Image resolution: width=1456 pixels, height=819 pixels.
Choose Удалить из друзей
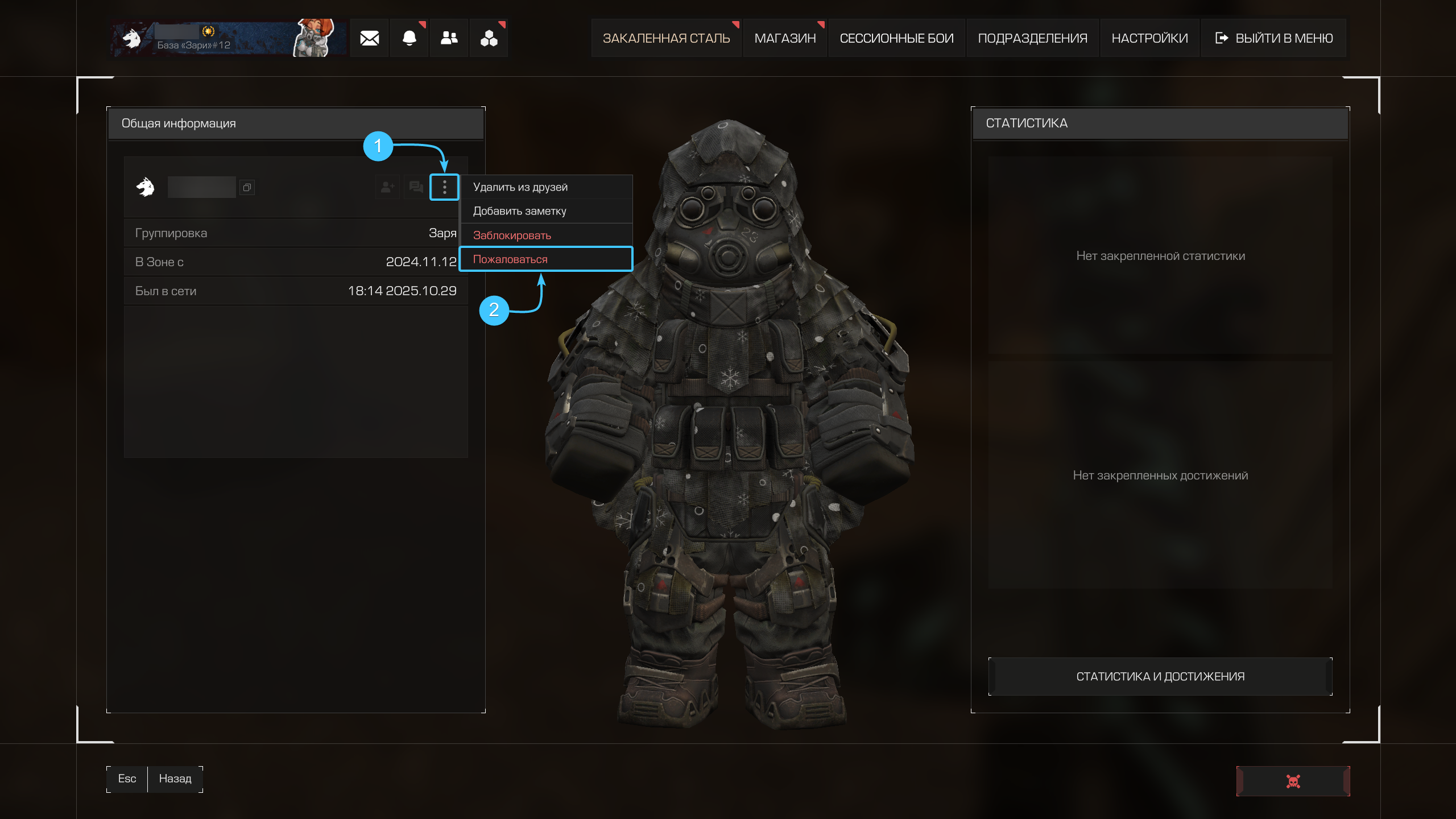pyautogui.click(x=520, y=187)
